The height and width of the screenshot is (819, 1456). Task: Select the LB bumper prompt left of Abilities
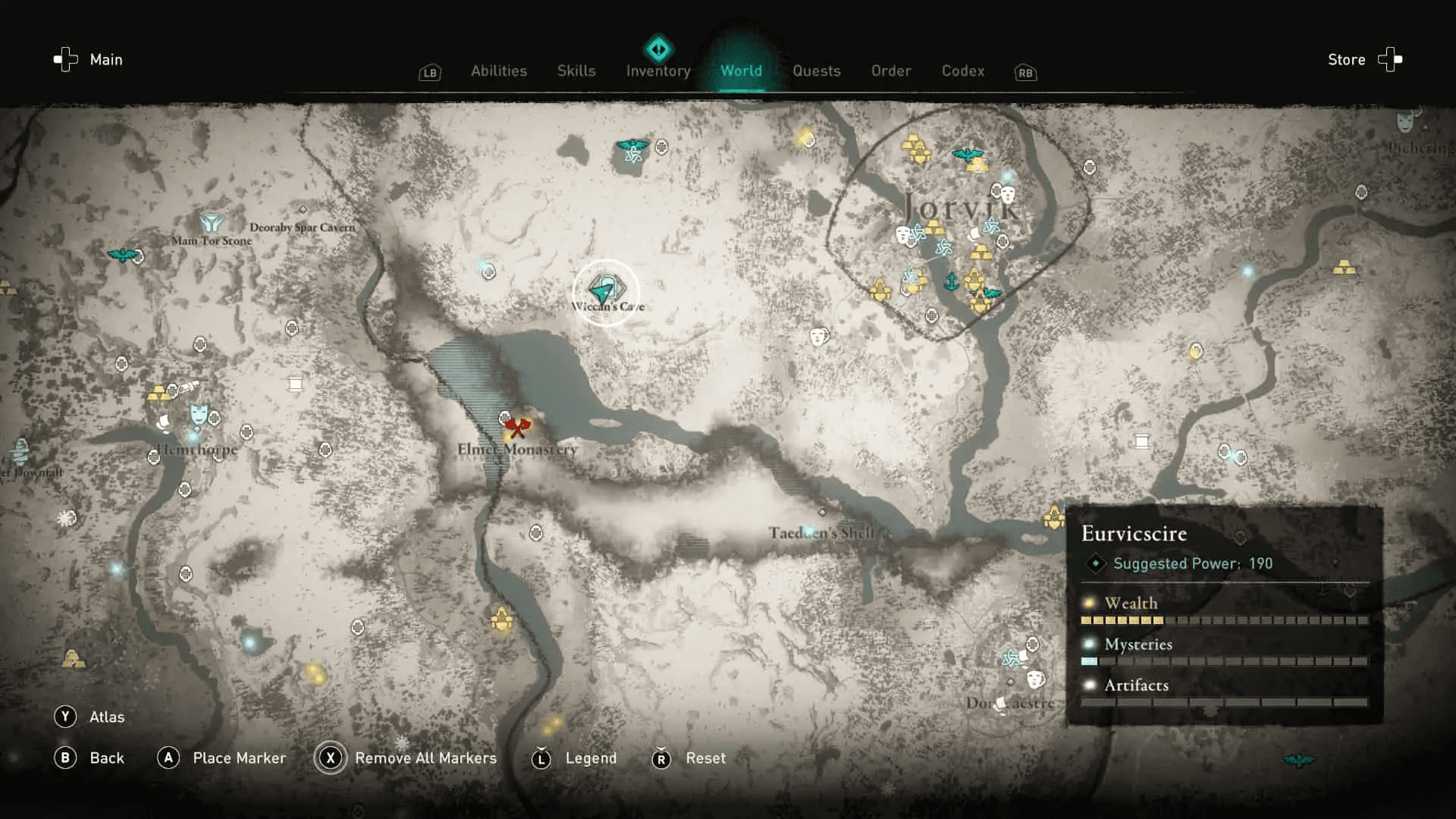(429, 73)
